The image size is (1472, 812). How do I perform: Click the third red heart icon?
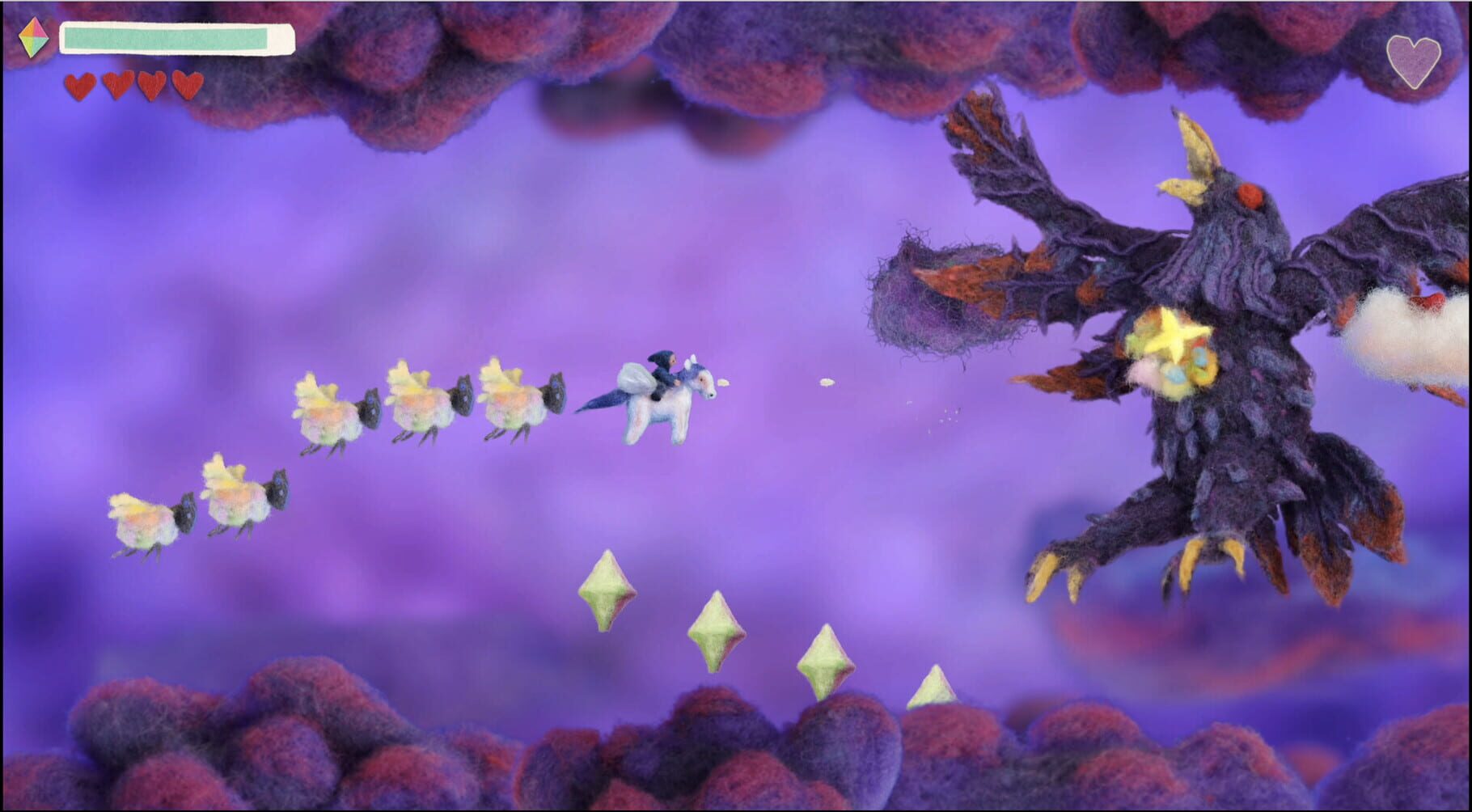pos(151,84)
